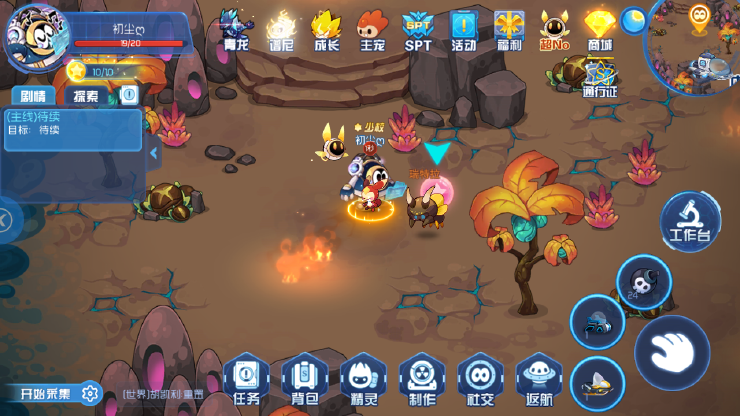This screenshot has height=416, width=740.
Task: Open the 工作台 workbench
Action: (x=690, y=220)
